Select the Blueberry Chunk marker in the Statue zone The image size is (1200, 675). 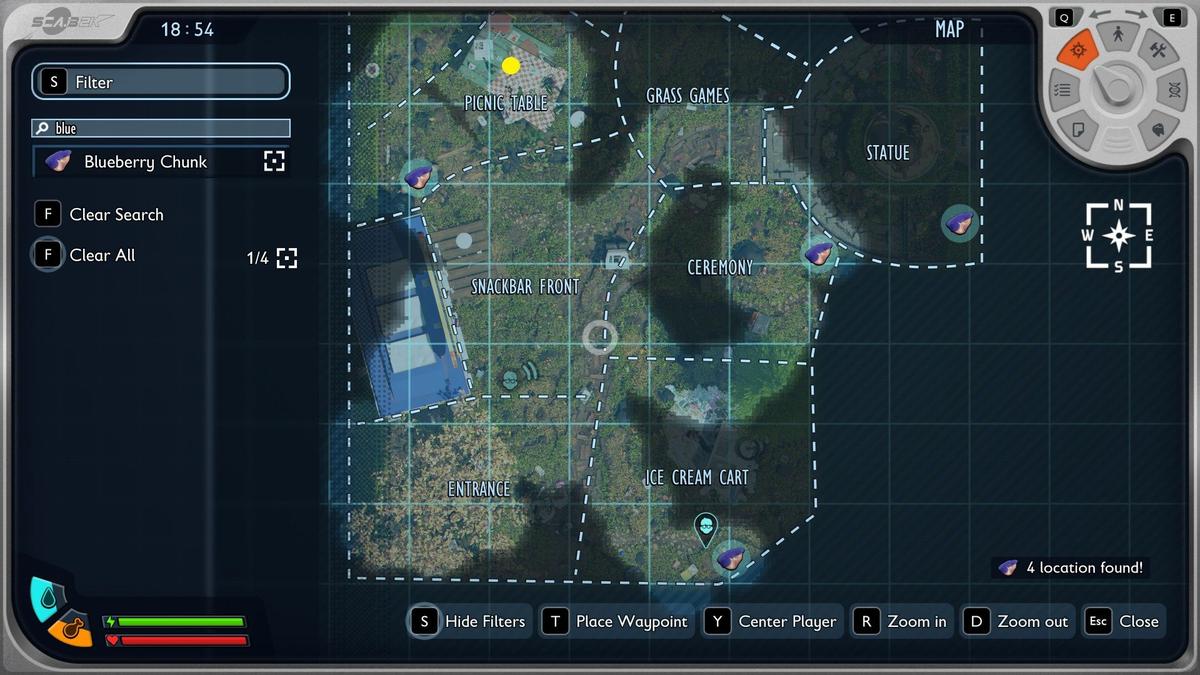click(x=960, y=223)
